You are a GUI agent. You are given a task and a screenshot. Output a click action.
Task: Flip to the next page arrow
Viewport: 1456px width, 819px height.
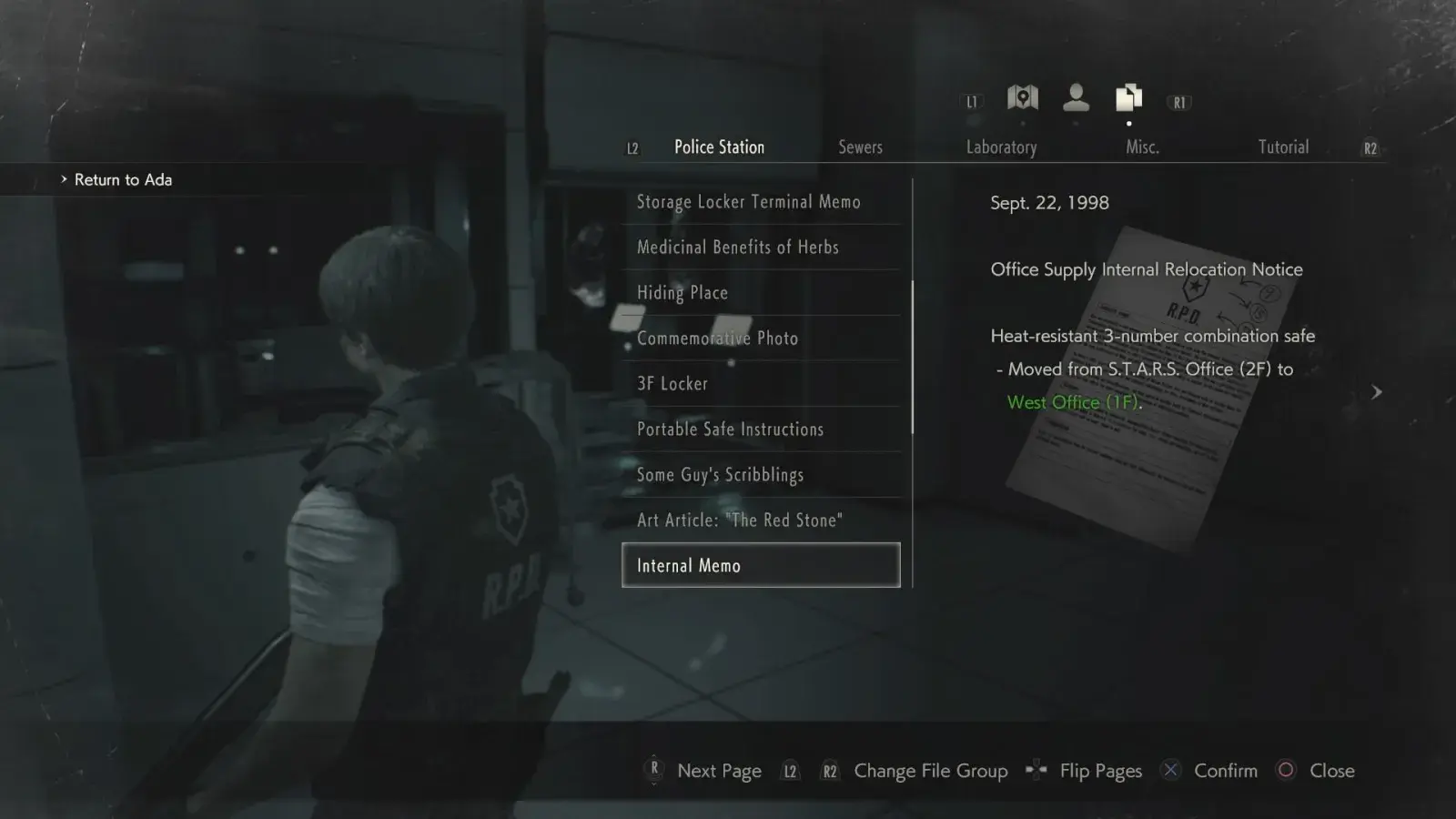point(1376,392)
